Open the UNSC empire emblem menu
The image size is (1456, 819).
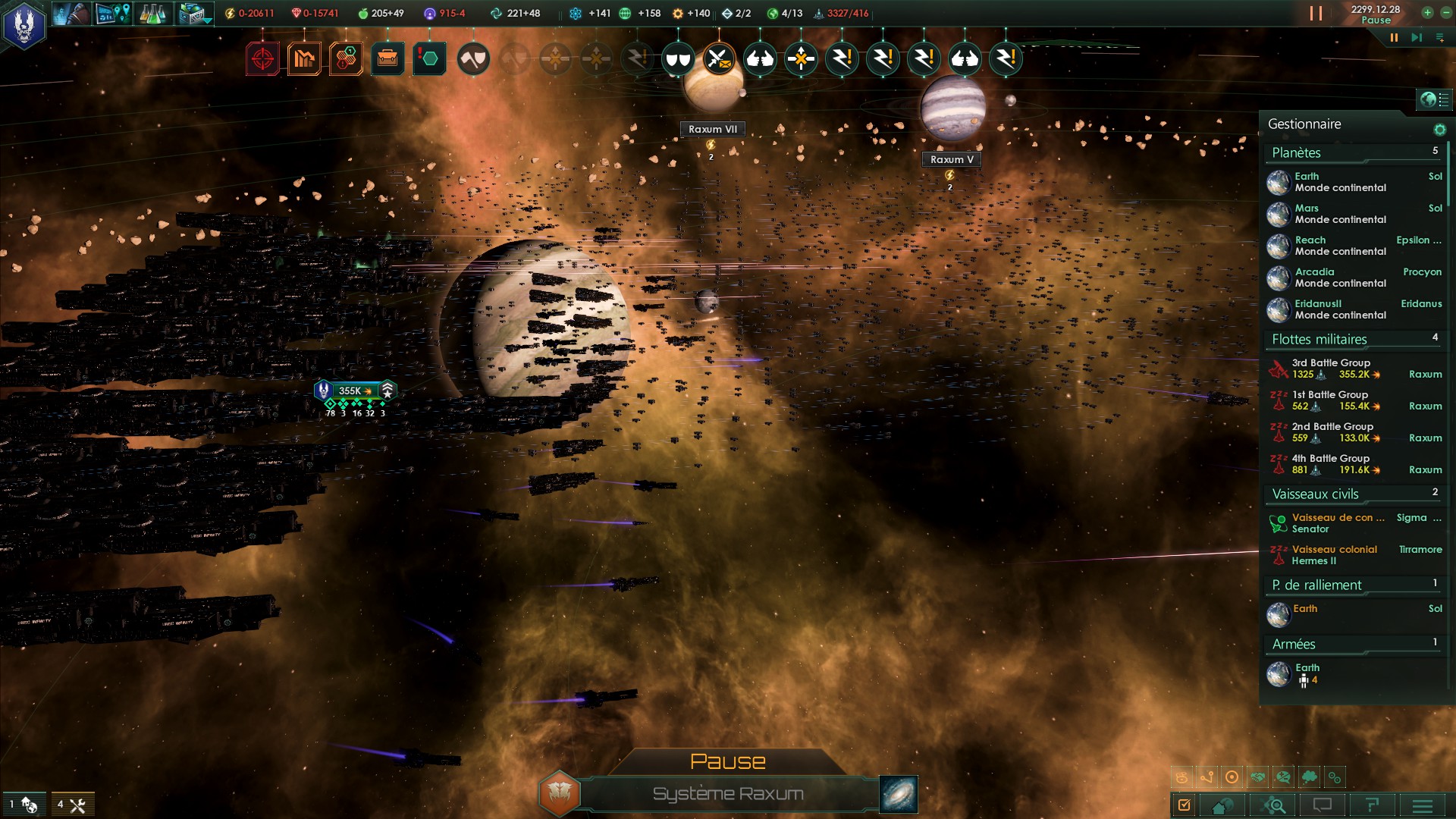pyautogui.click(x=24, y=25)
